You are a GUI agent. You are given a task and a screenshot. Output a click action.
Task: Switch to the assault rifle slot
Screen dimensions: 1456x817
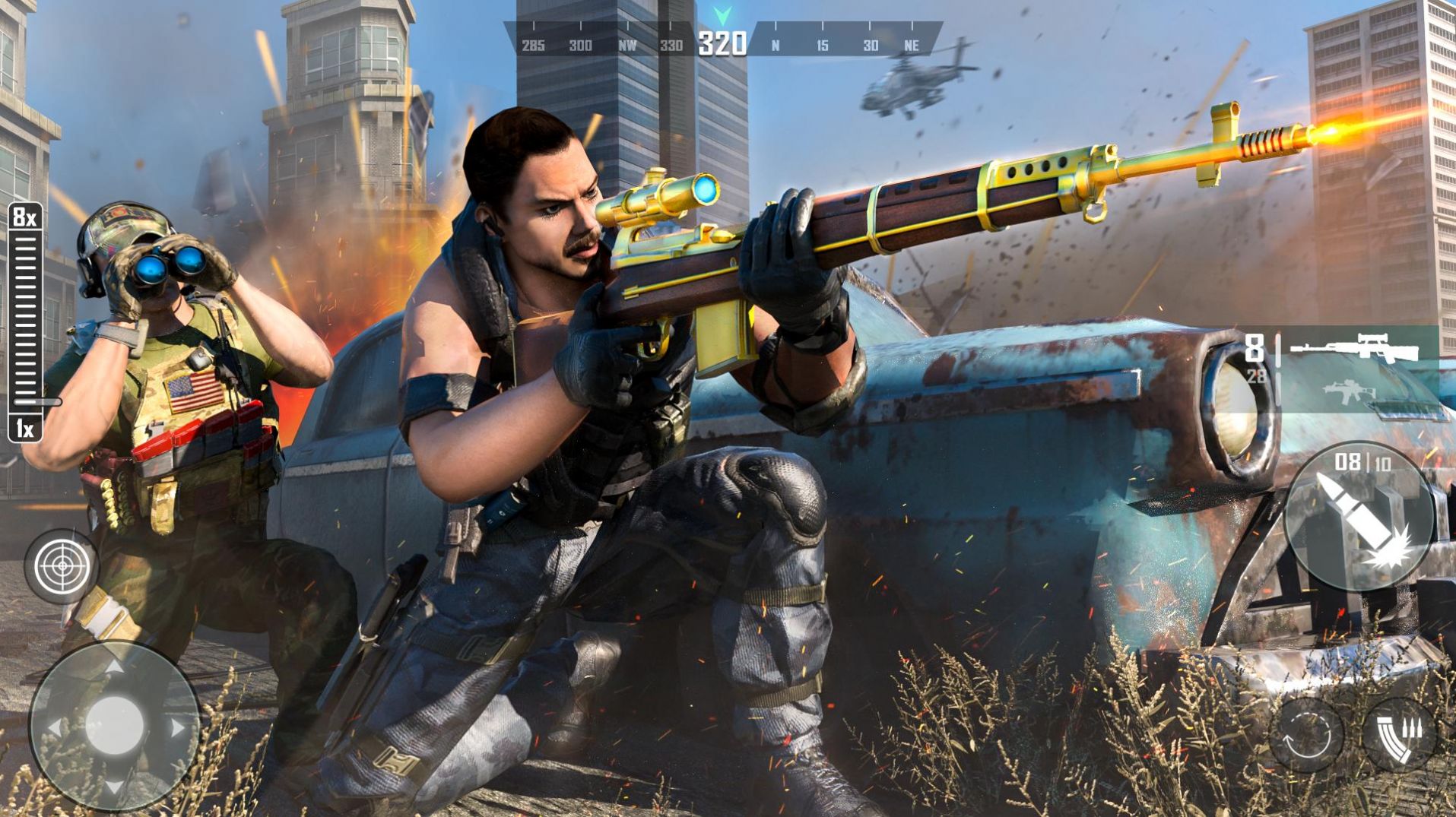[x=1350, y=392]
